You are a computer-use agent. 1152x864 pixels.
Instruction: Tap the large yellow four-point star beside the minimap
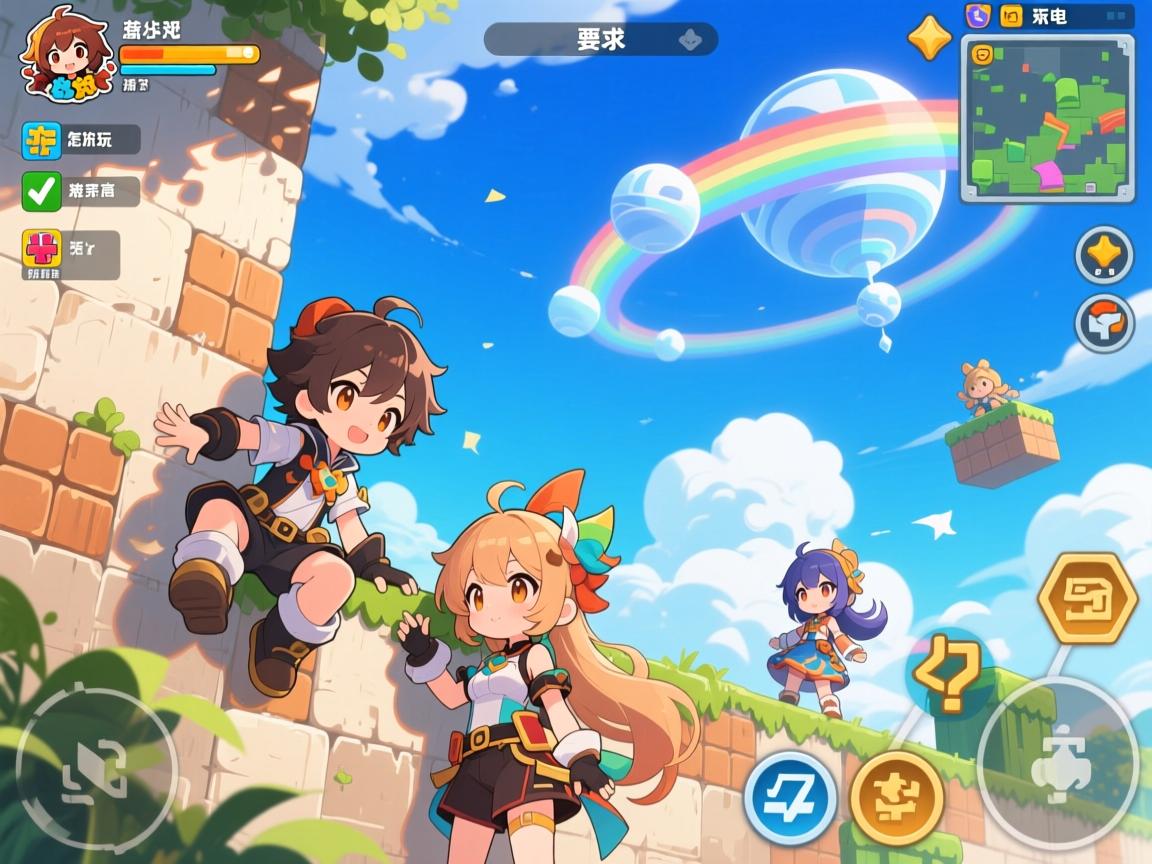[930, 38]
